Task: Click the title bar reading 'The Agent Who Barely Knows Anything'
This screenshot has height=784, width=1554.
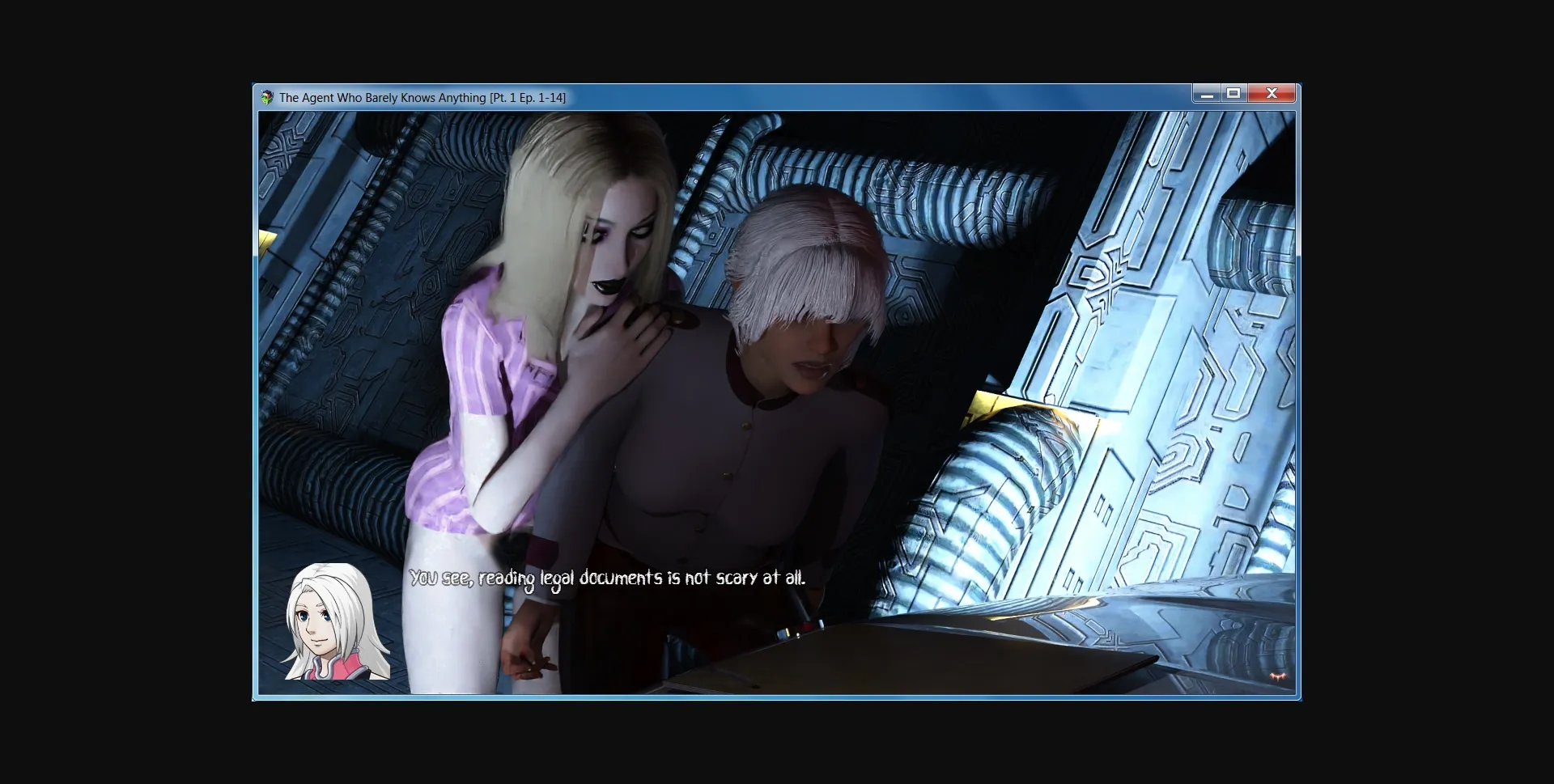Action: [x=380, y=98]
